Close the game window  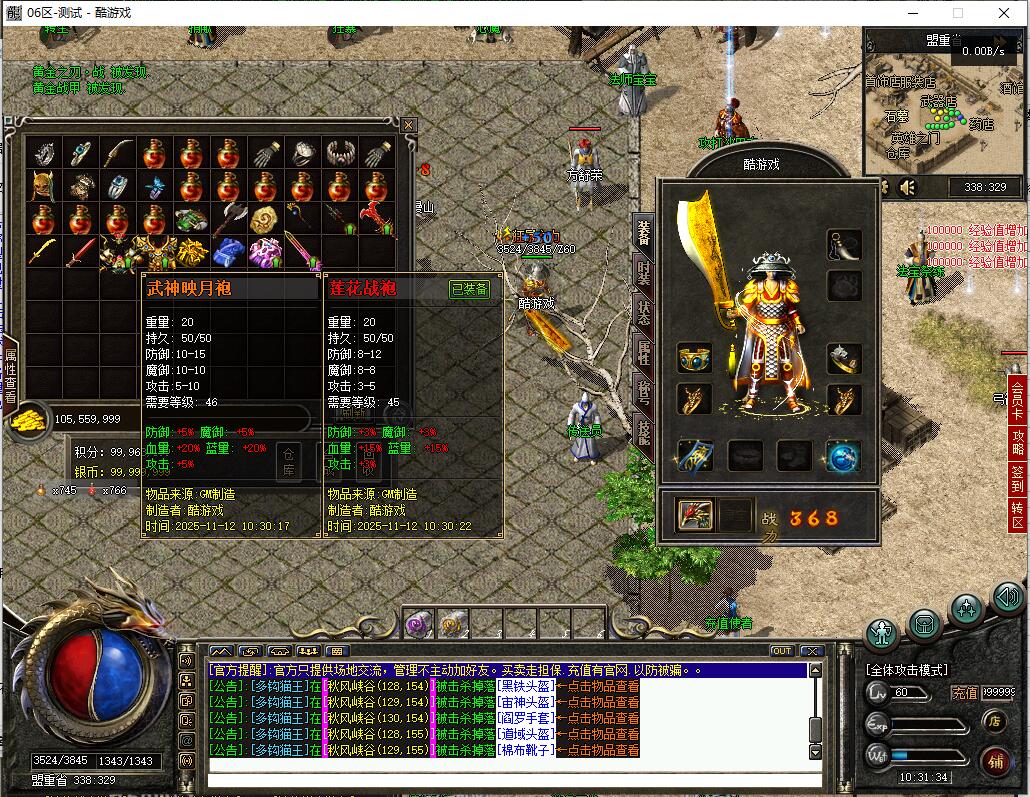(x=1004, y=13)
